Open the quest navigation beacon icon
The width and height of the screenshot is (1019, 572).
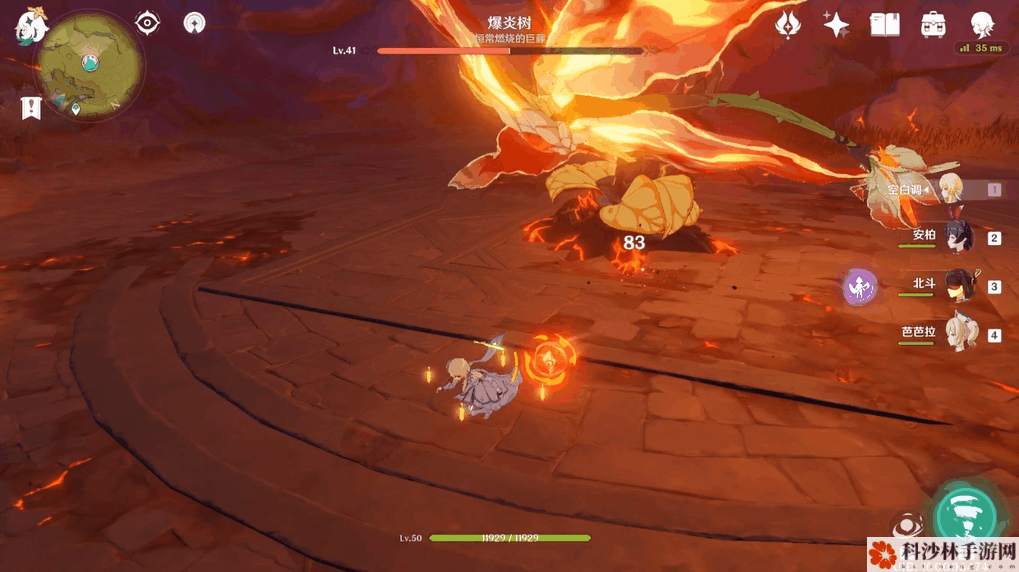tap(194, 22)
